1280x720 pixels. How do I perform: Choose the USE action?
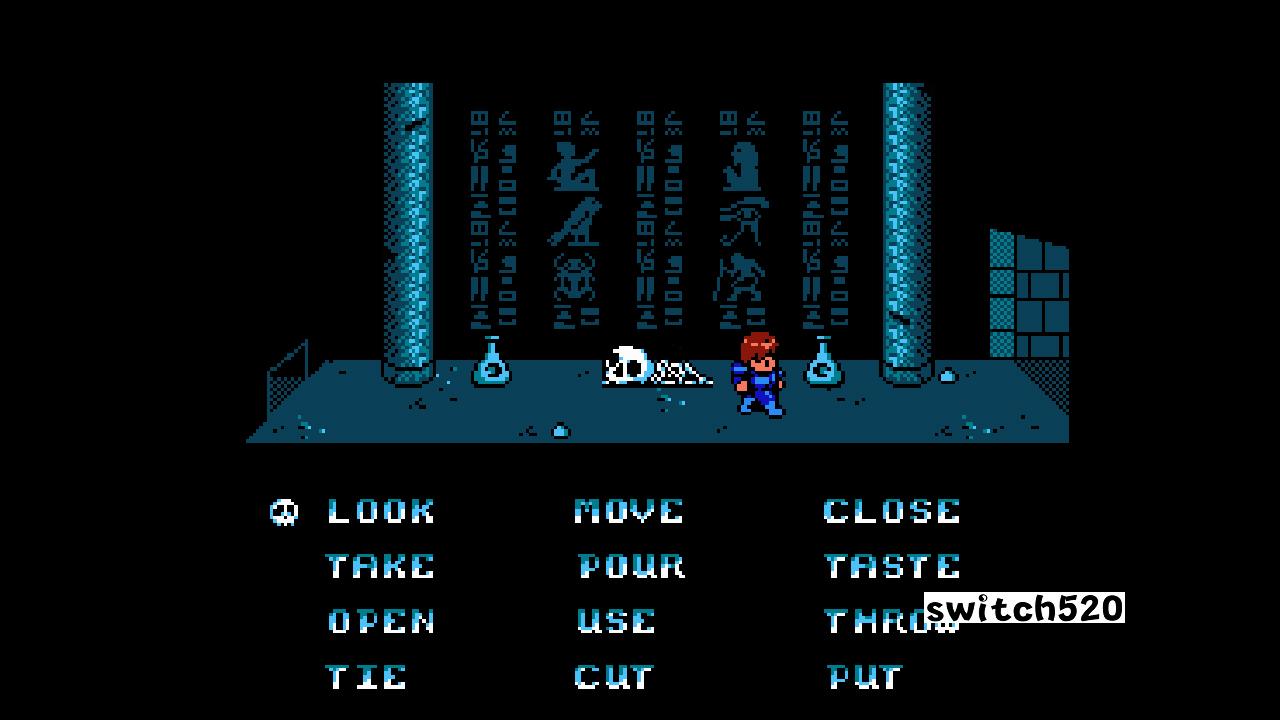point(617,622)
